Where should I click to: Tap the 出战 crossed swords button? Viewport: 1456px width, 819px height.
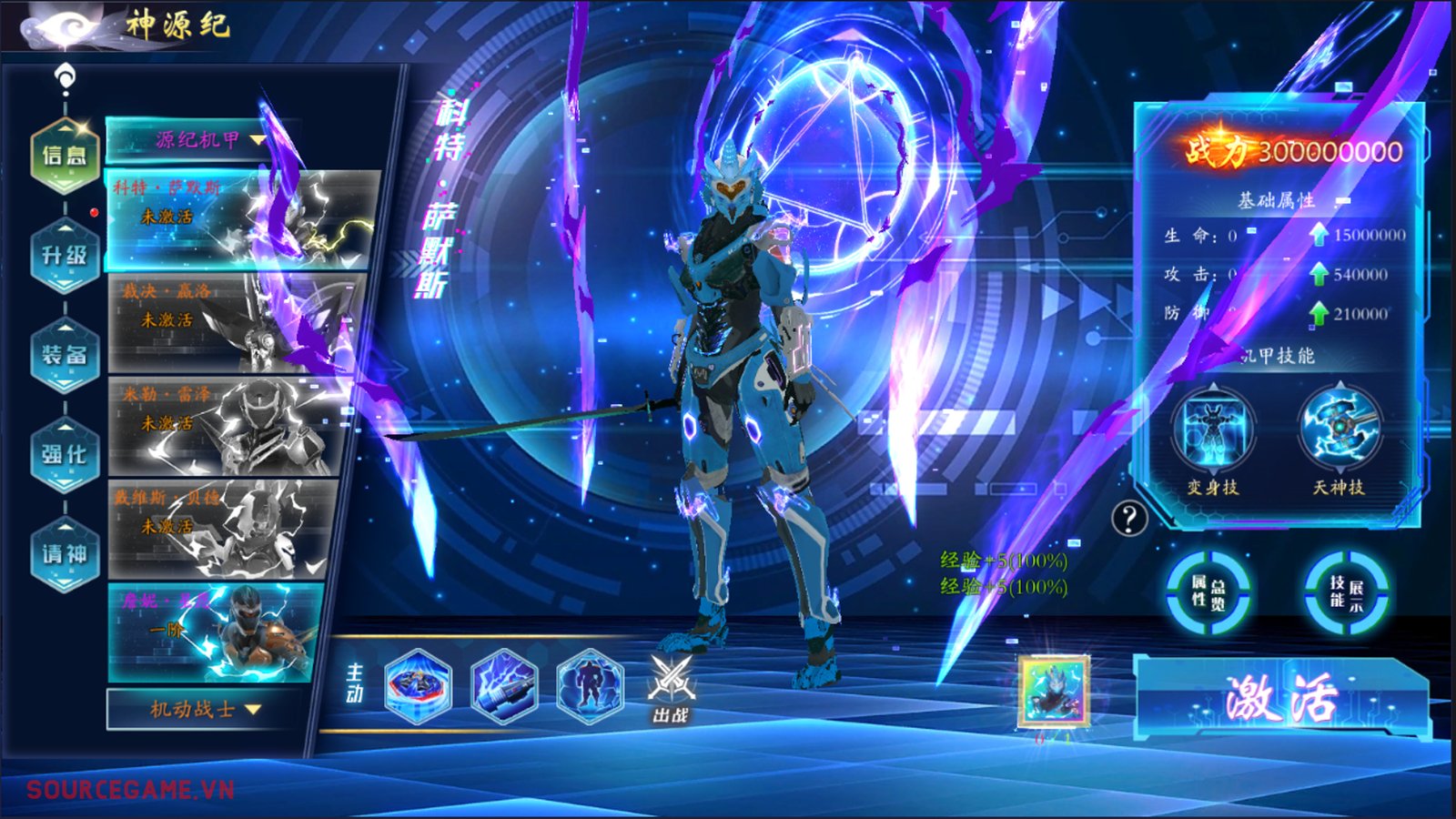coord(671,689)
